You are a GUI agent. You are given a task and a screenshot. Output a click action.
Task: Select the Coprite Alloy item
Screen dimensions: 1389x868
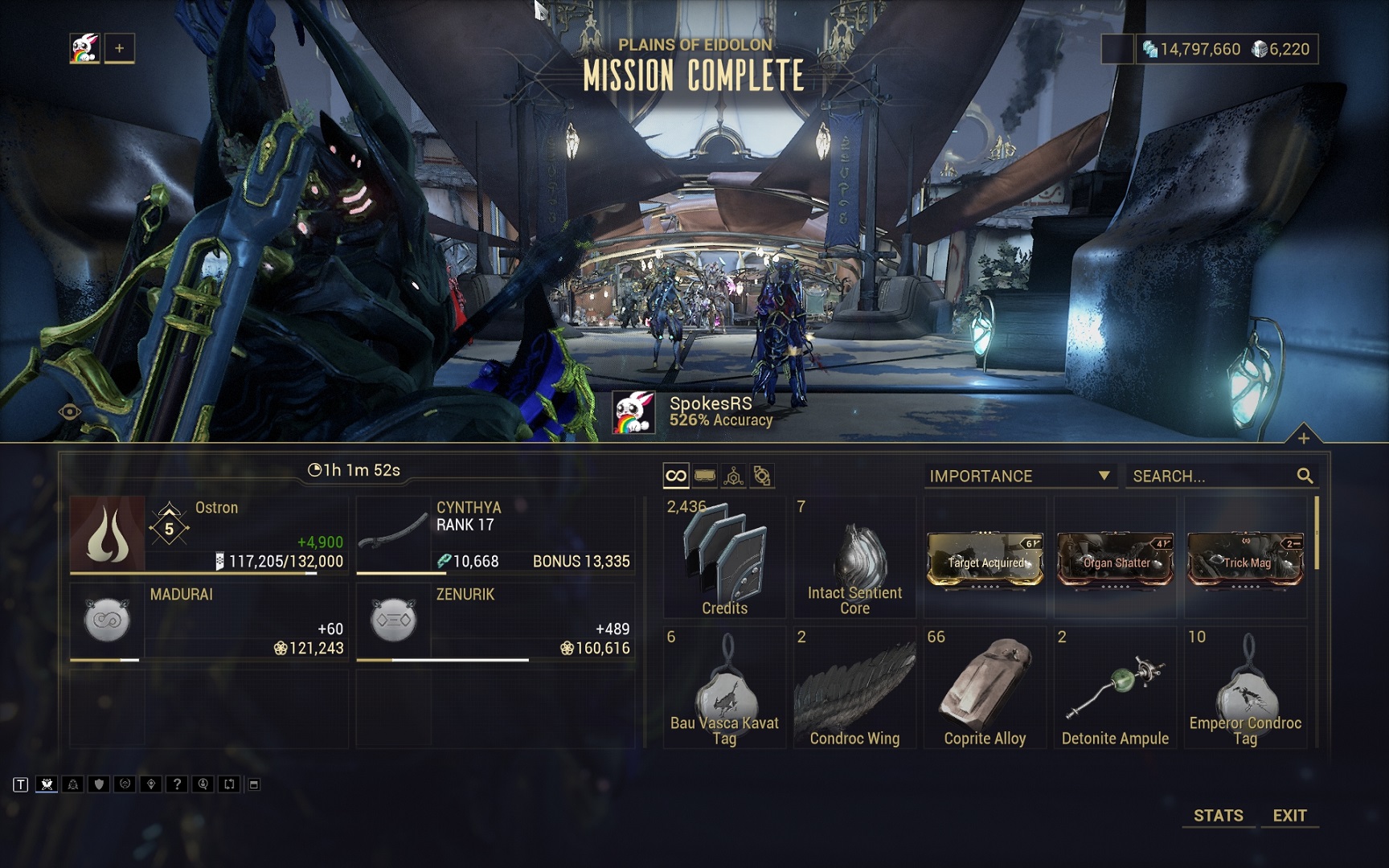click(x=985, y=688)
